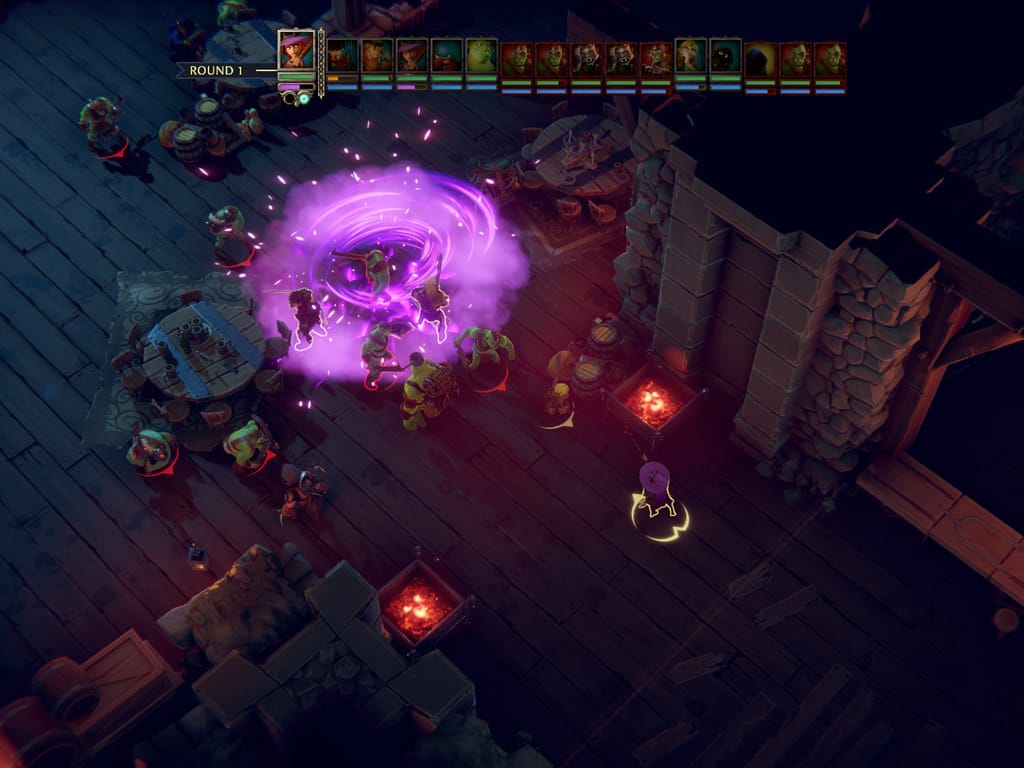
Task: Select the last portrait in the turn order
Action: [x=830, y=58]
